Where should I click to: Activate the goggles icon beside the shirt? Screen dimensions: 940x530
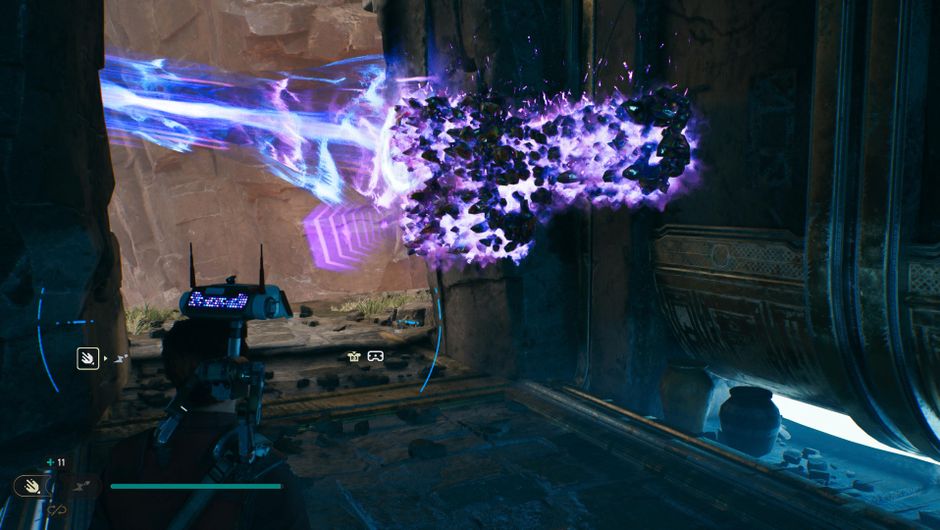tap(375, 356)
